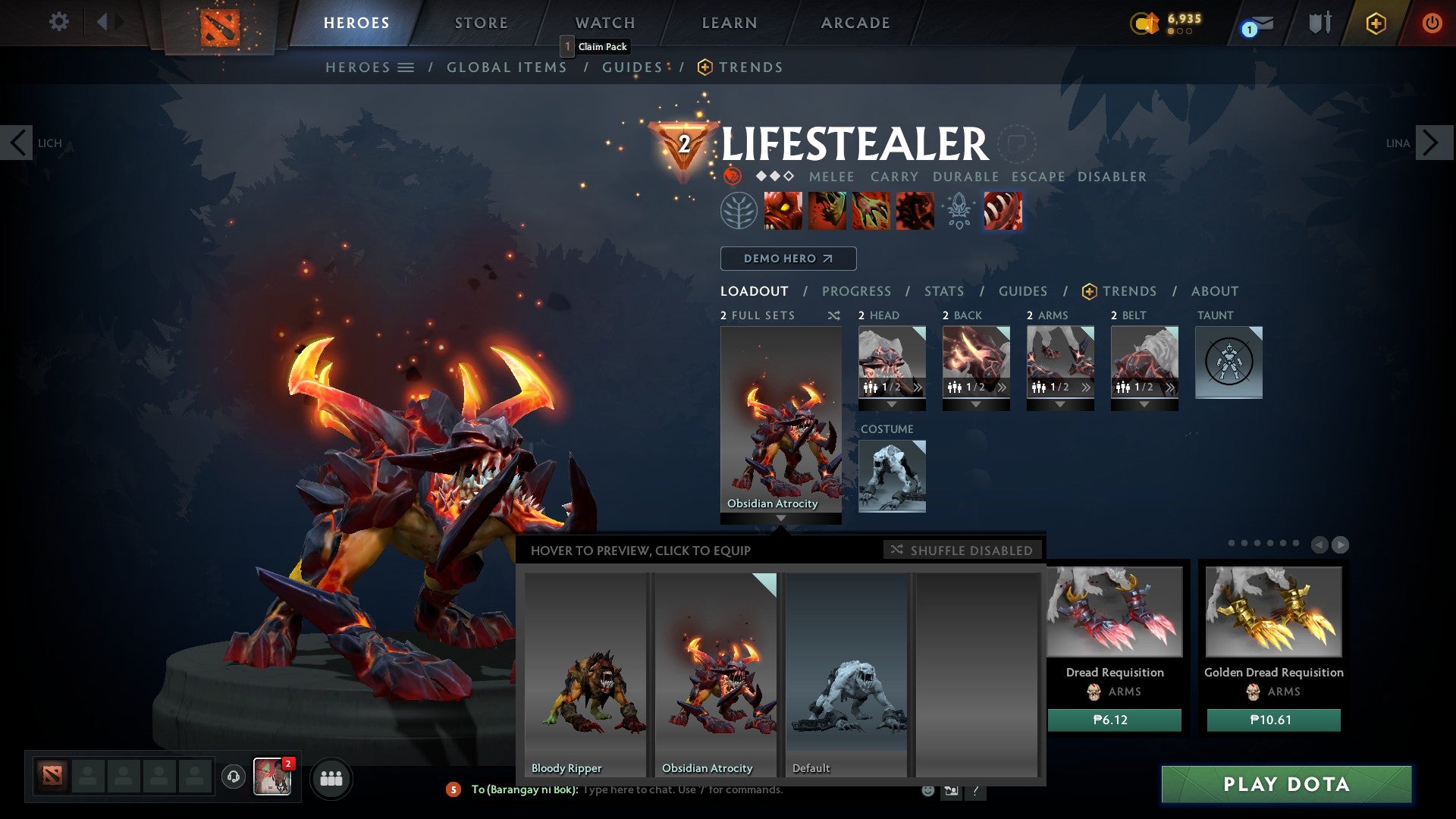Screen dimensions: 1456x819
Task: Select the Infest ultimate ability icon
Action: tap(1002, 211)
